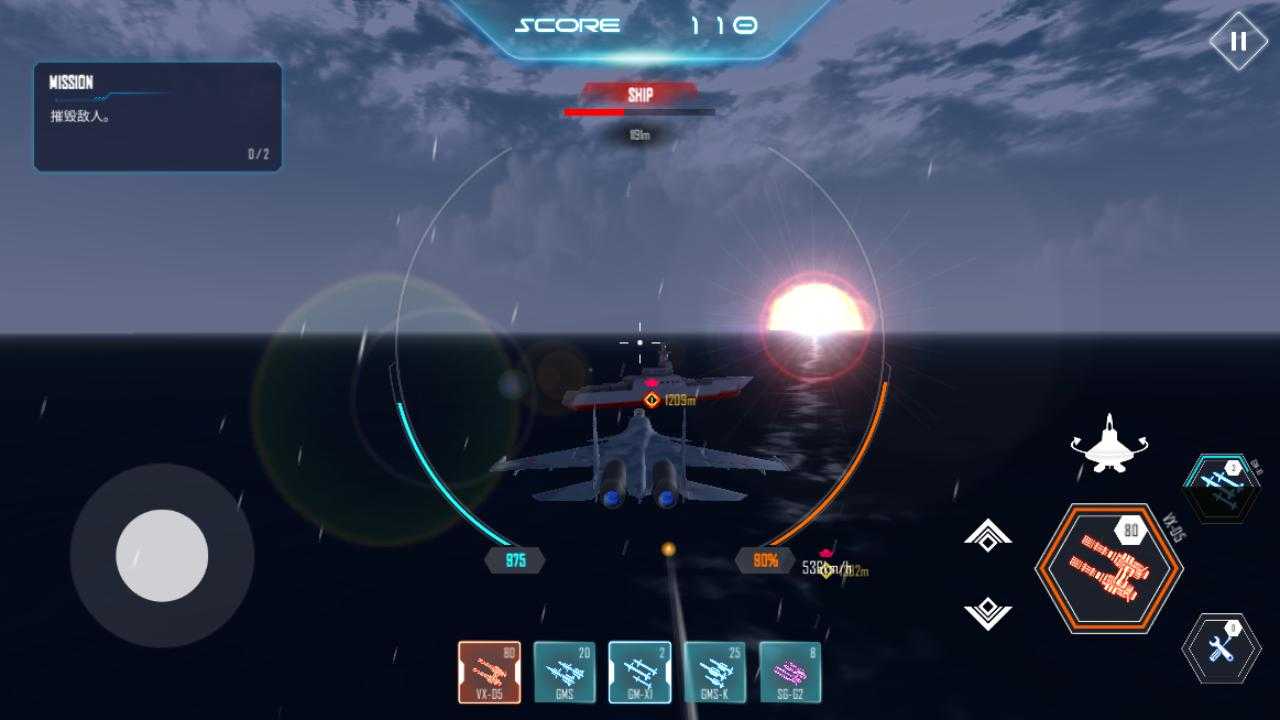1280x720 pixels.
Task: Fire the VX-05 main cannon hexagon
Action: (x=1109, y=568)
